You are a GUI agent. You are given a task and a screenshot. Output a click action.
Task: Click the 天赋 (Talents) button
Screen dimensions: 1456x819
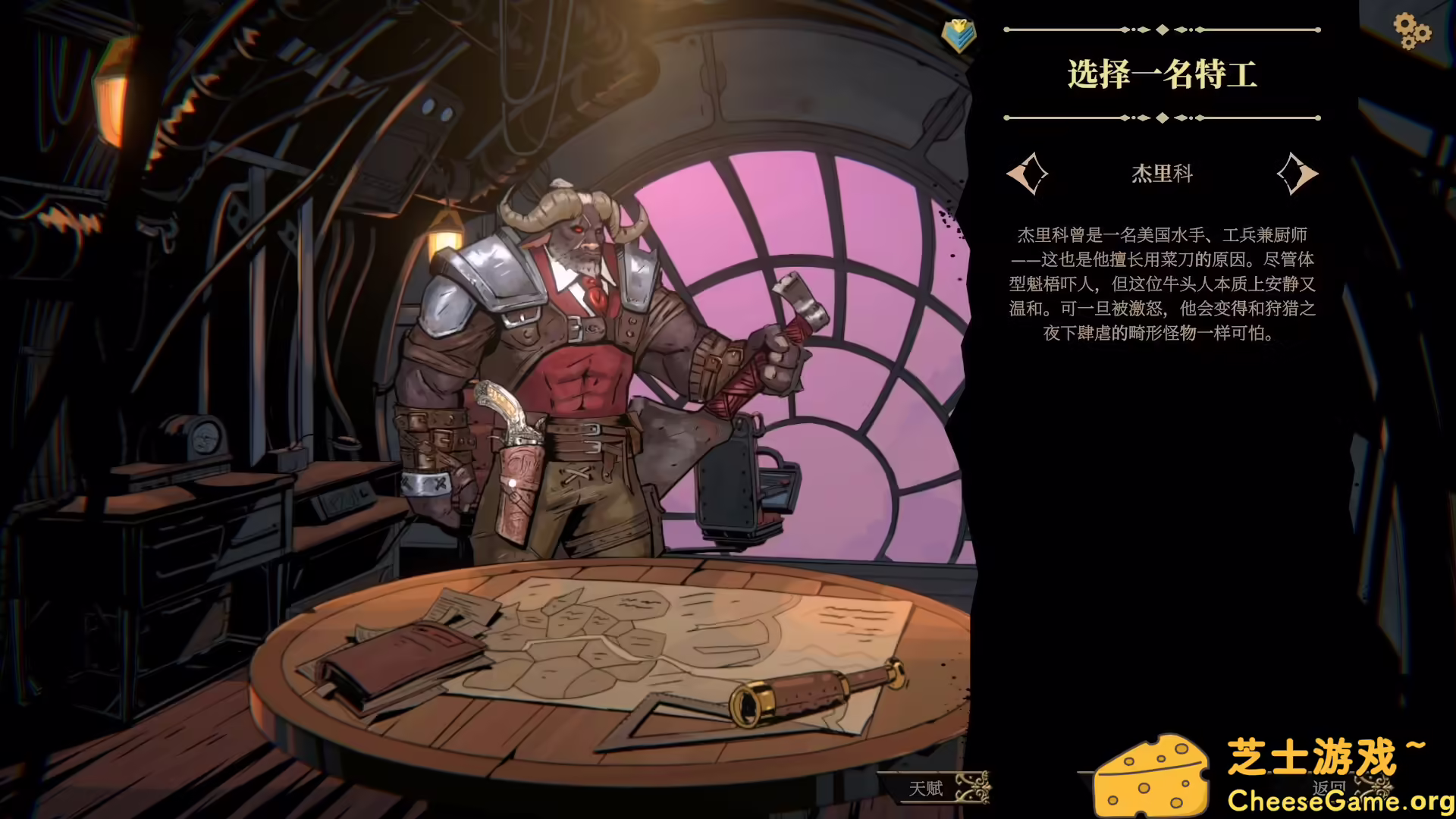(927, 789)
